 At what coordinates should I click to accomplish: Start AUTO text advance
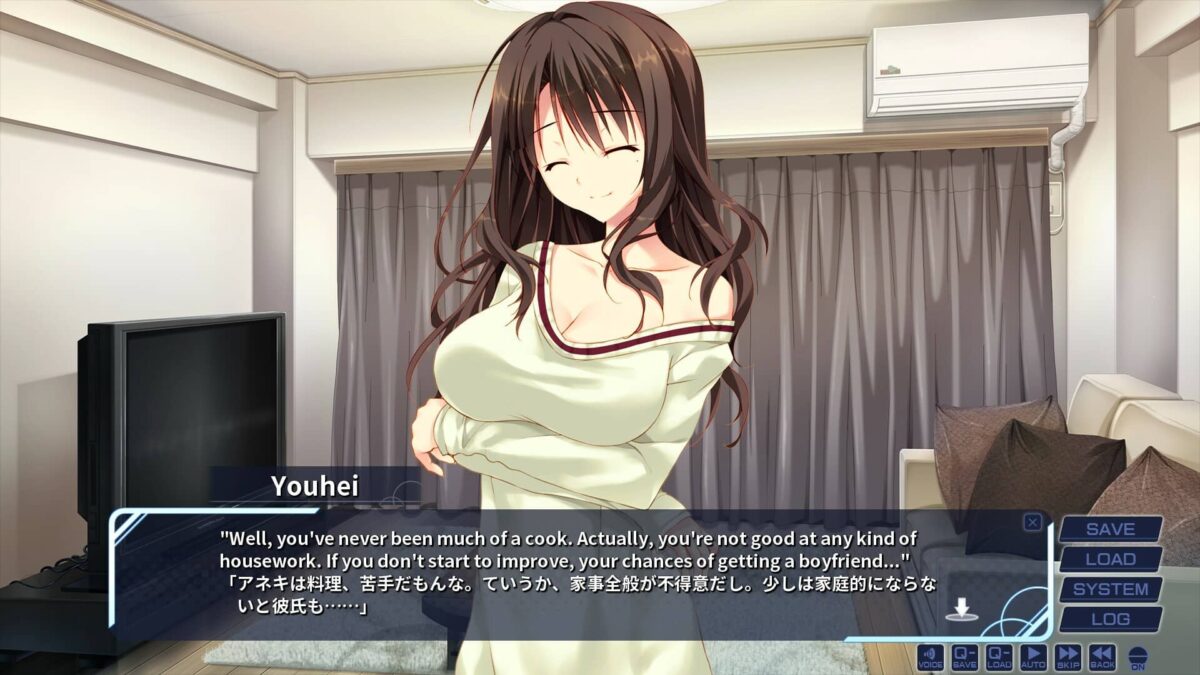[x=1034, y=657]
